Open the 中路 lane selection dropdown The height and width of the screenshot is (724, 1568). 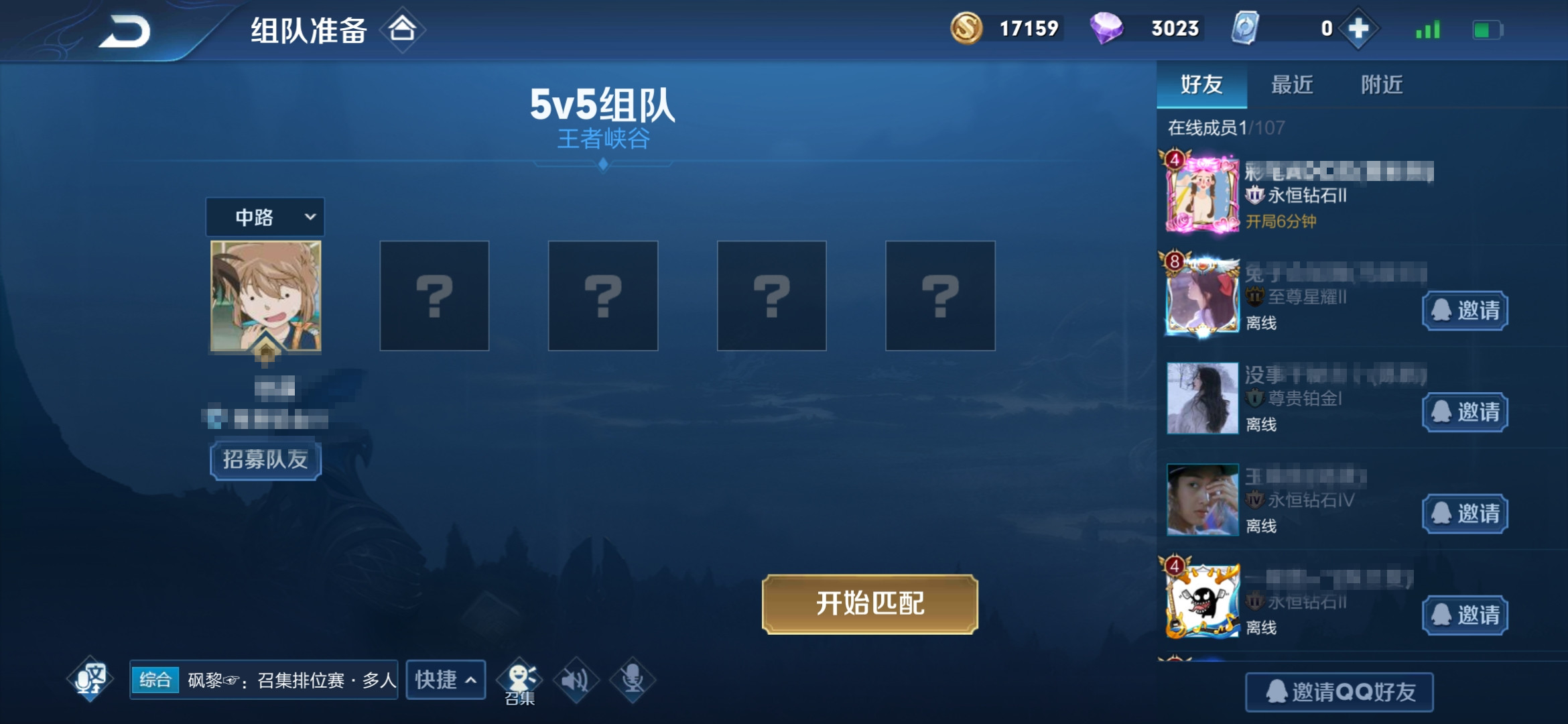pos(264,218)
